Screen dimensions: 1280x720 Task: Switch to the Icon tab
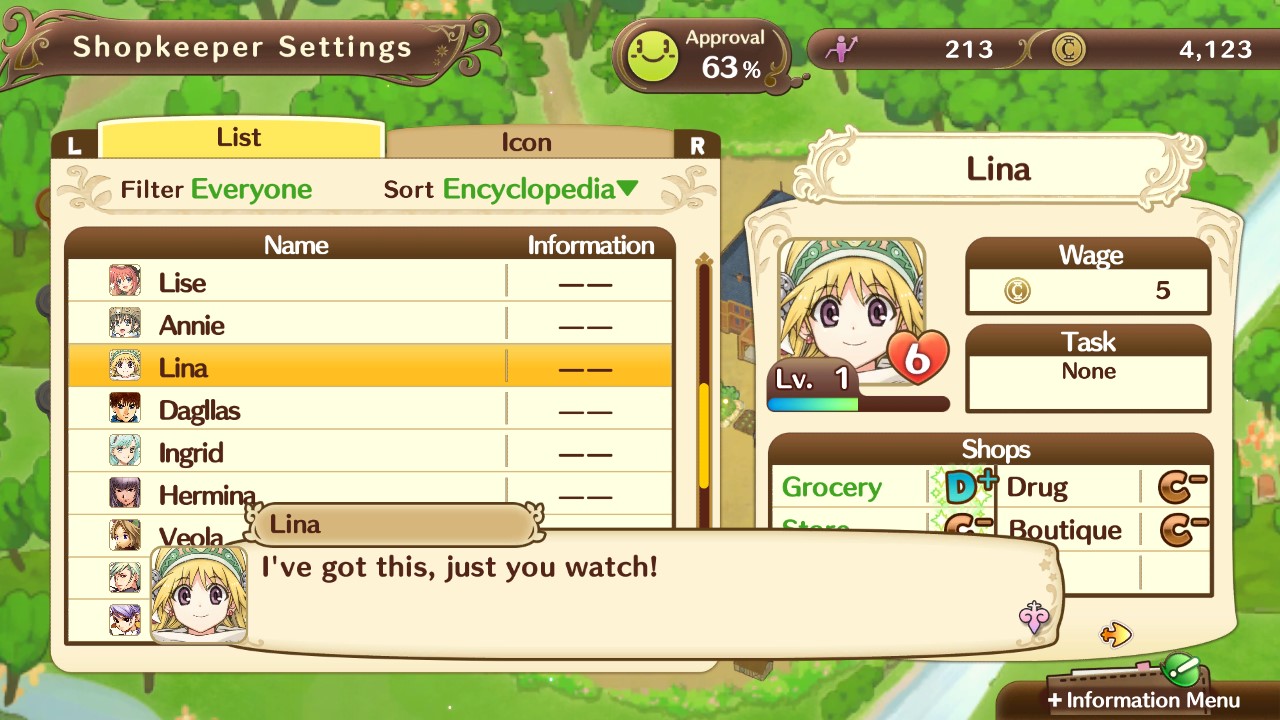(528, 142)
